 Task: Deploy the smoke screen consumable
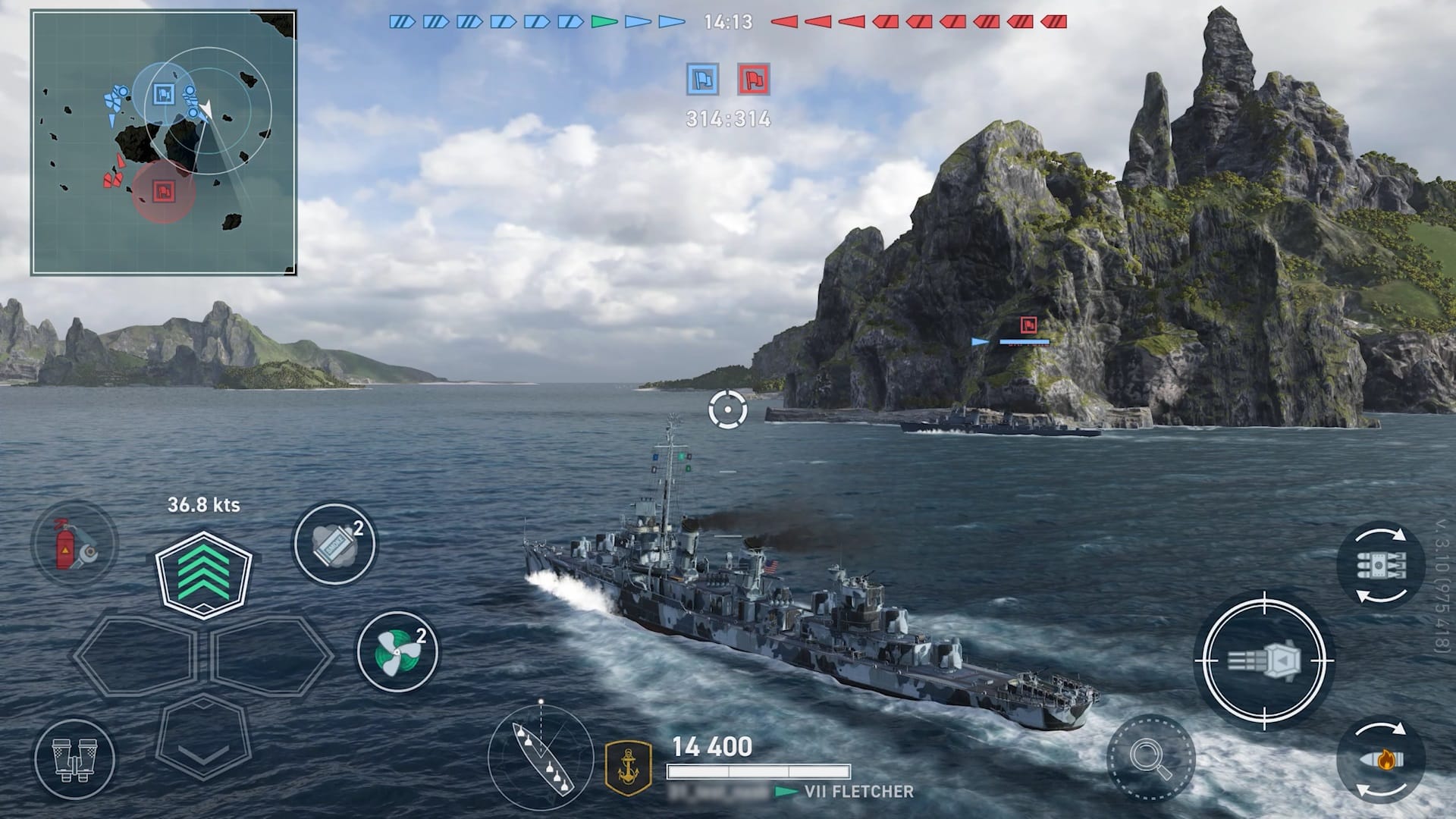(334, 544)
